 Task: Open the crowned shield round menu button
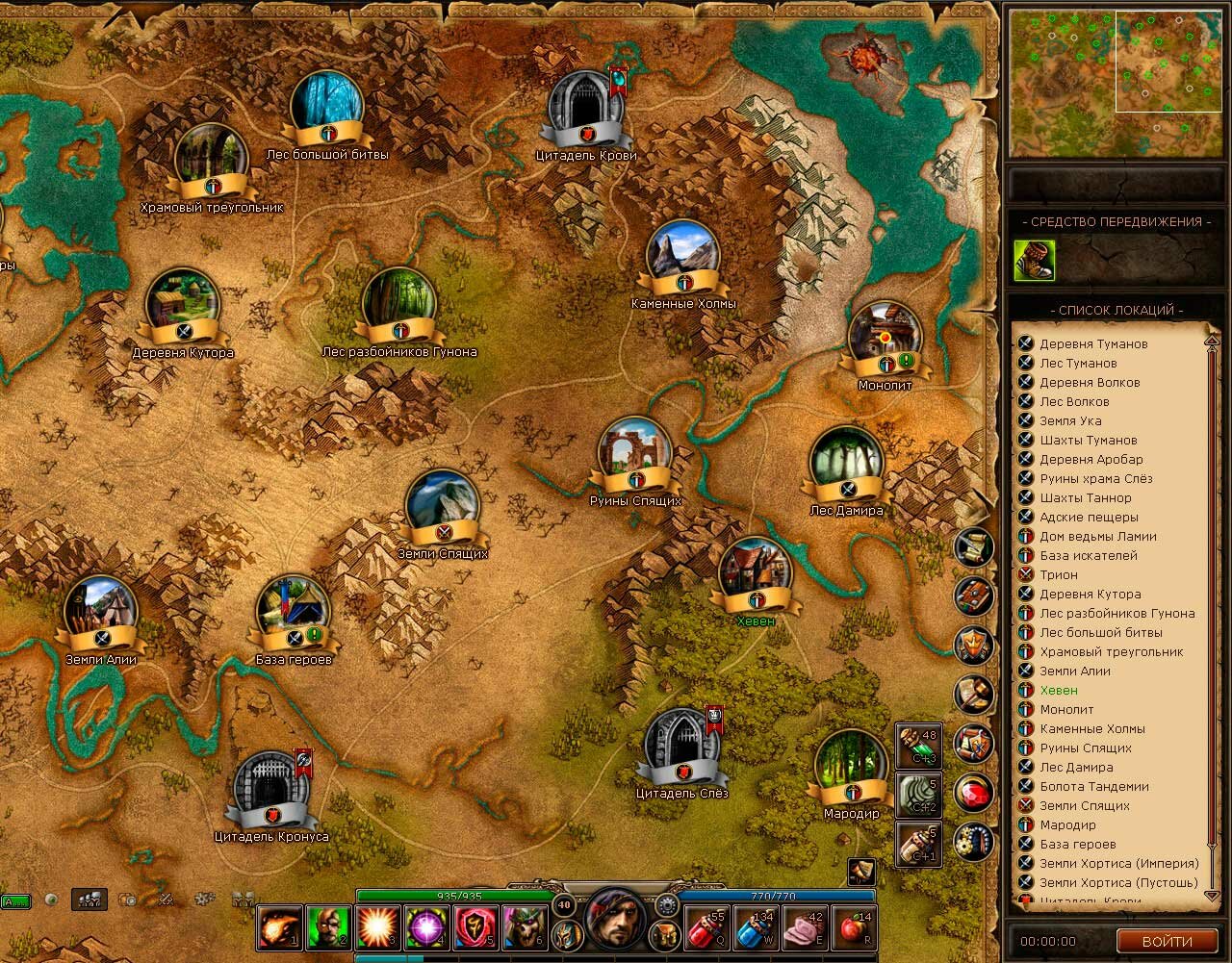(x=973, y=646)
